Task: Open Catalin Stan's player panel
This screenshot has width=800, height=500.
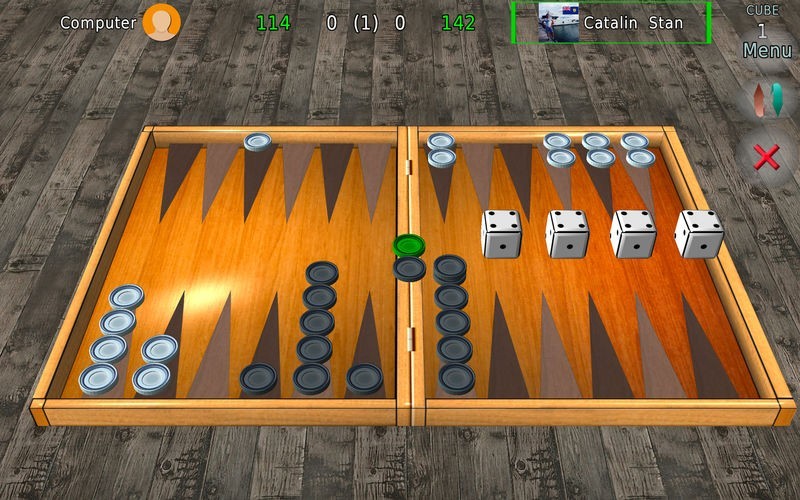Action: pos(610,22)
